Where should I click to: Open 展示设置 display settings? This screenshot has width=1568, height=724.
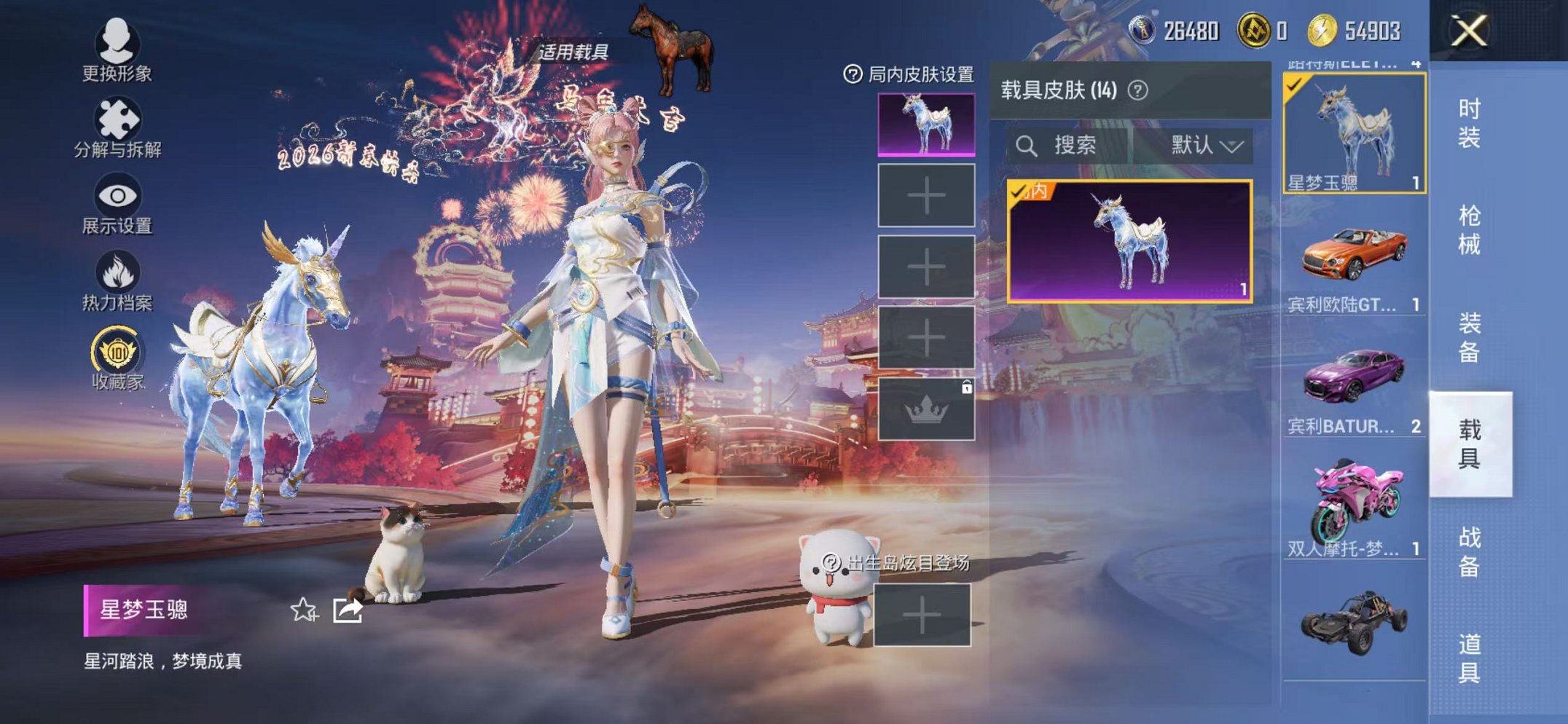pos(117,197)
